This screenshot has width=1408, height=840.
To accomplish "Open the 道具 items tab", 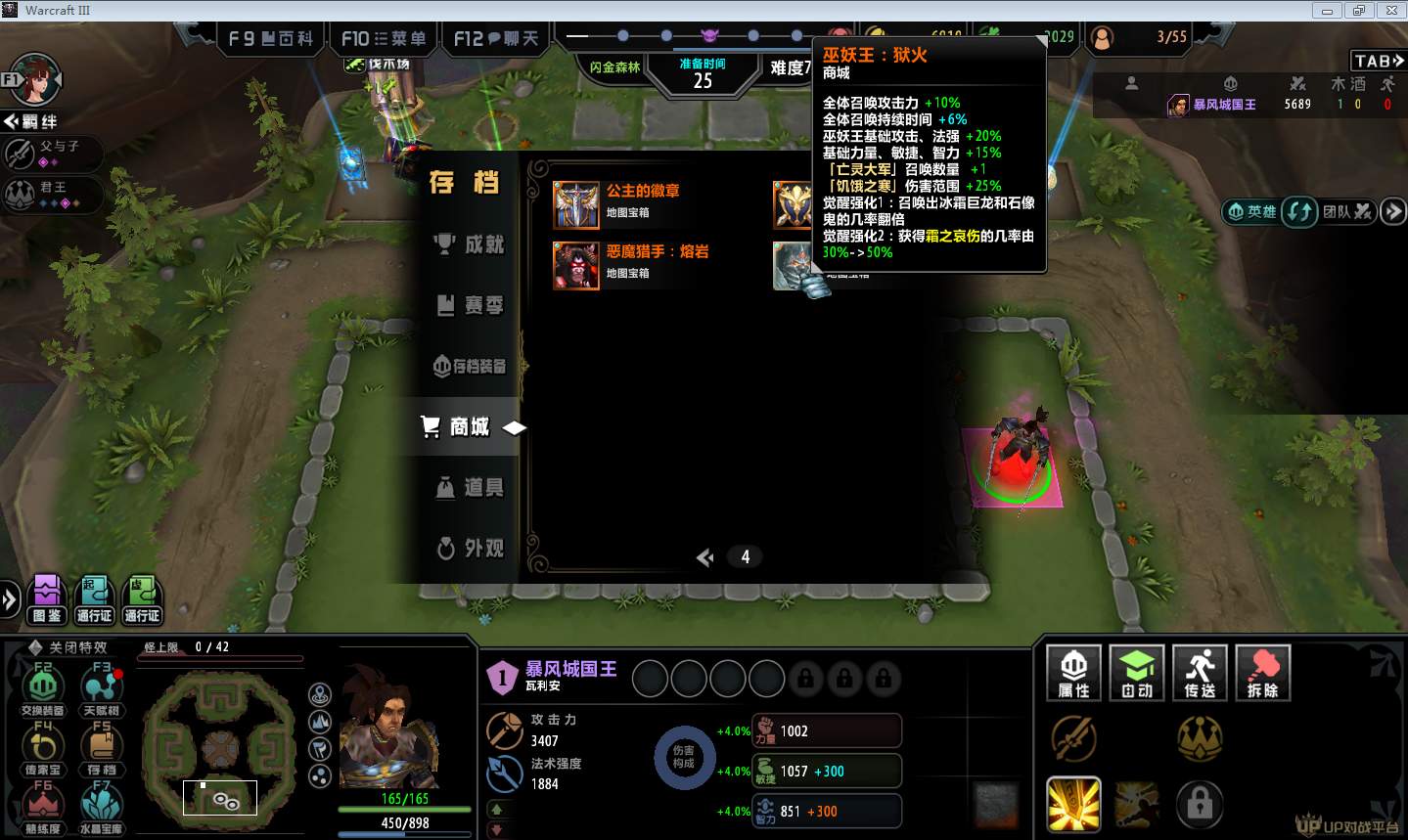I will point(470,487).
